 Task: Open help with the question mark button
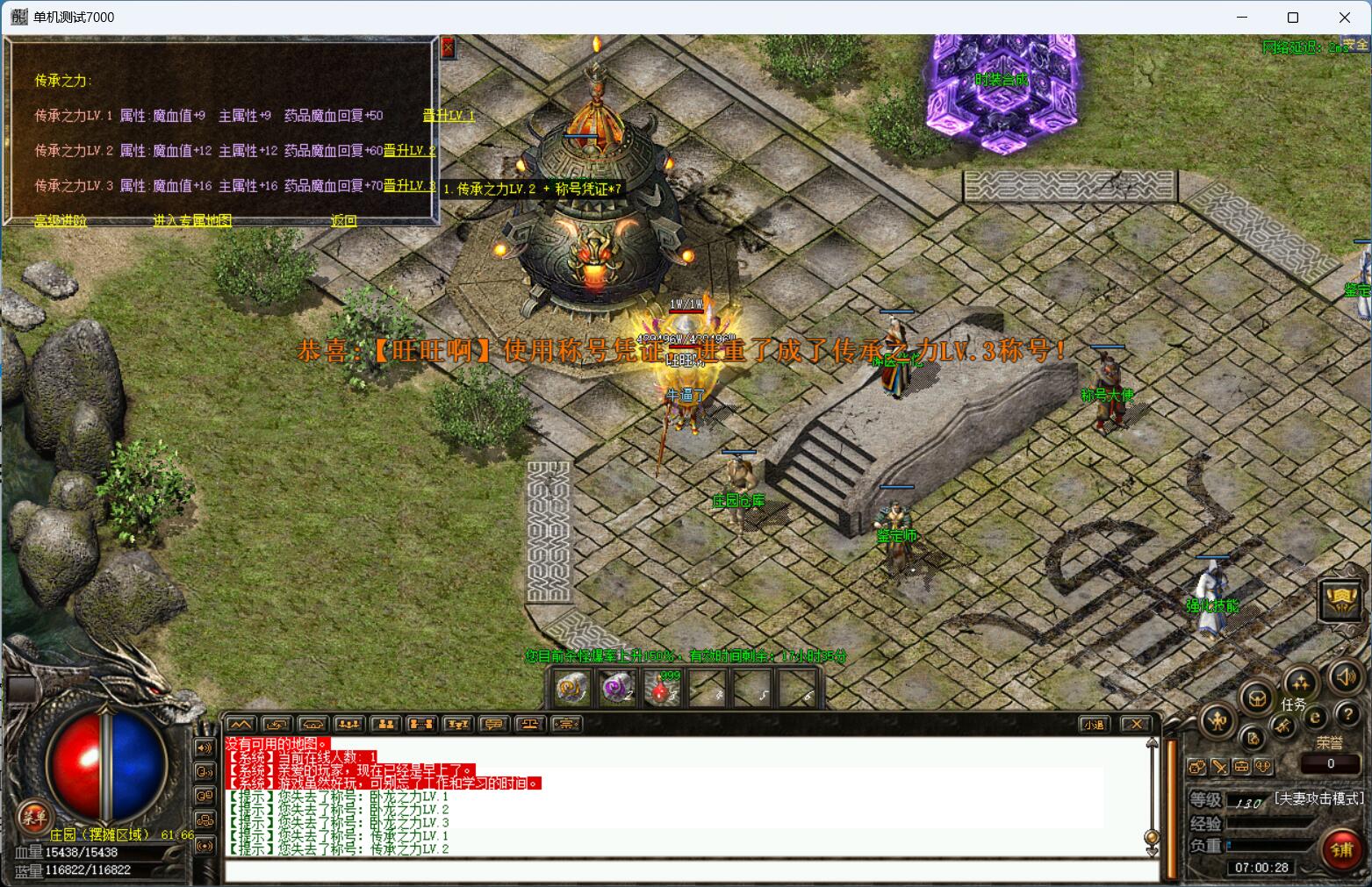tap(1347, 714)
